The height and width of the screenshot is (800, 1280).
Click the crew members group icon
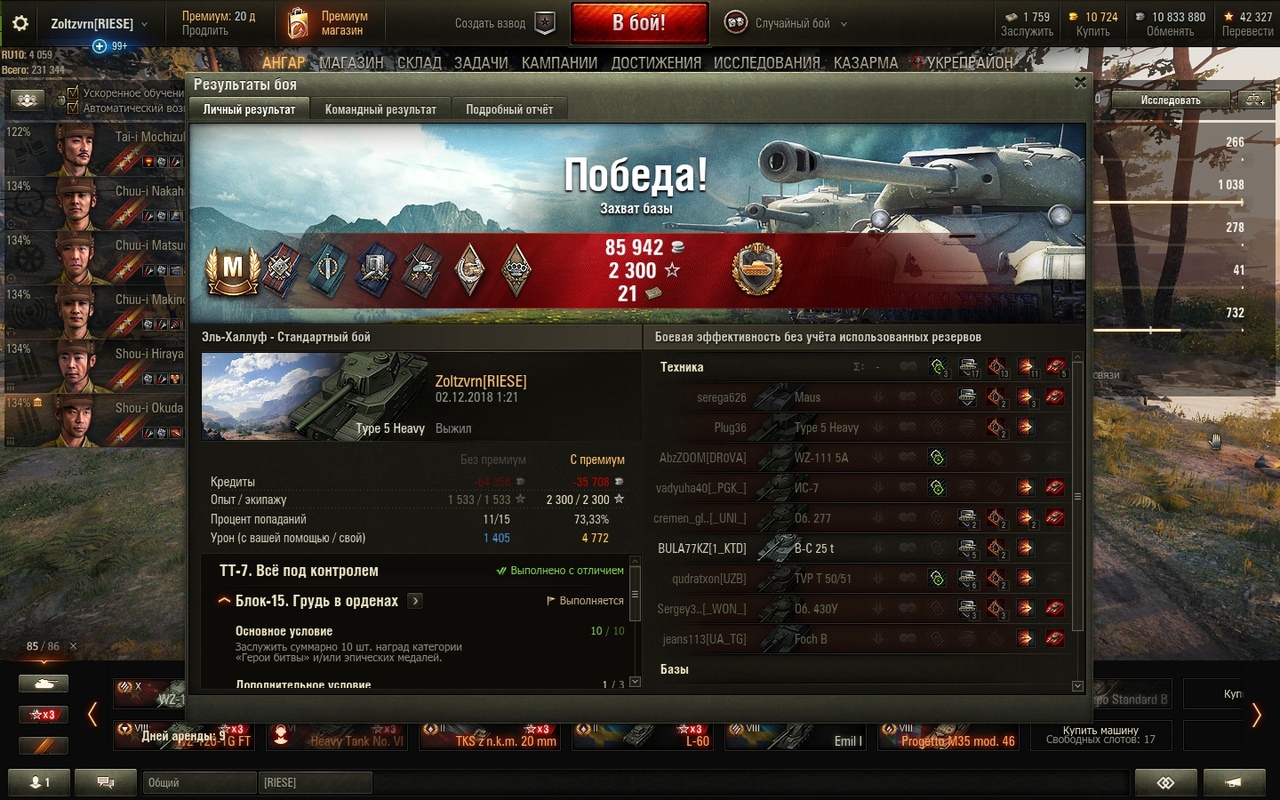click(26, 100)
